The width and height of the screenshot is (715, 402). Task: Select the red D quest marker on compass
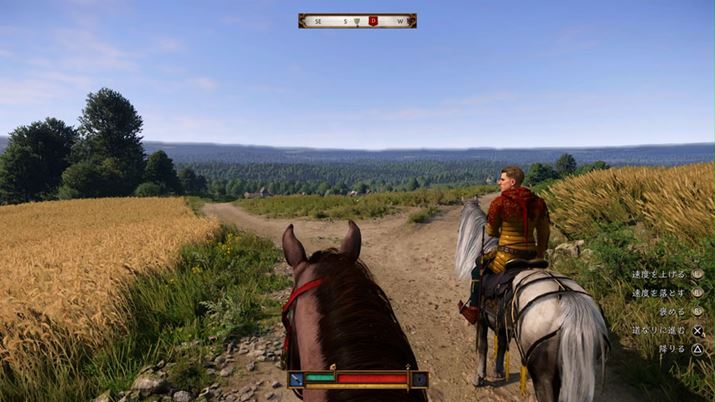click(x=373, y=20)
